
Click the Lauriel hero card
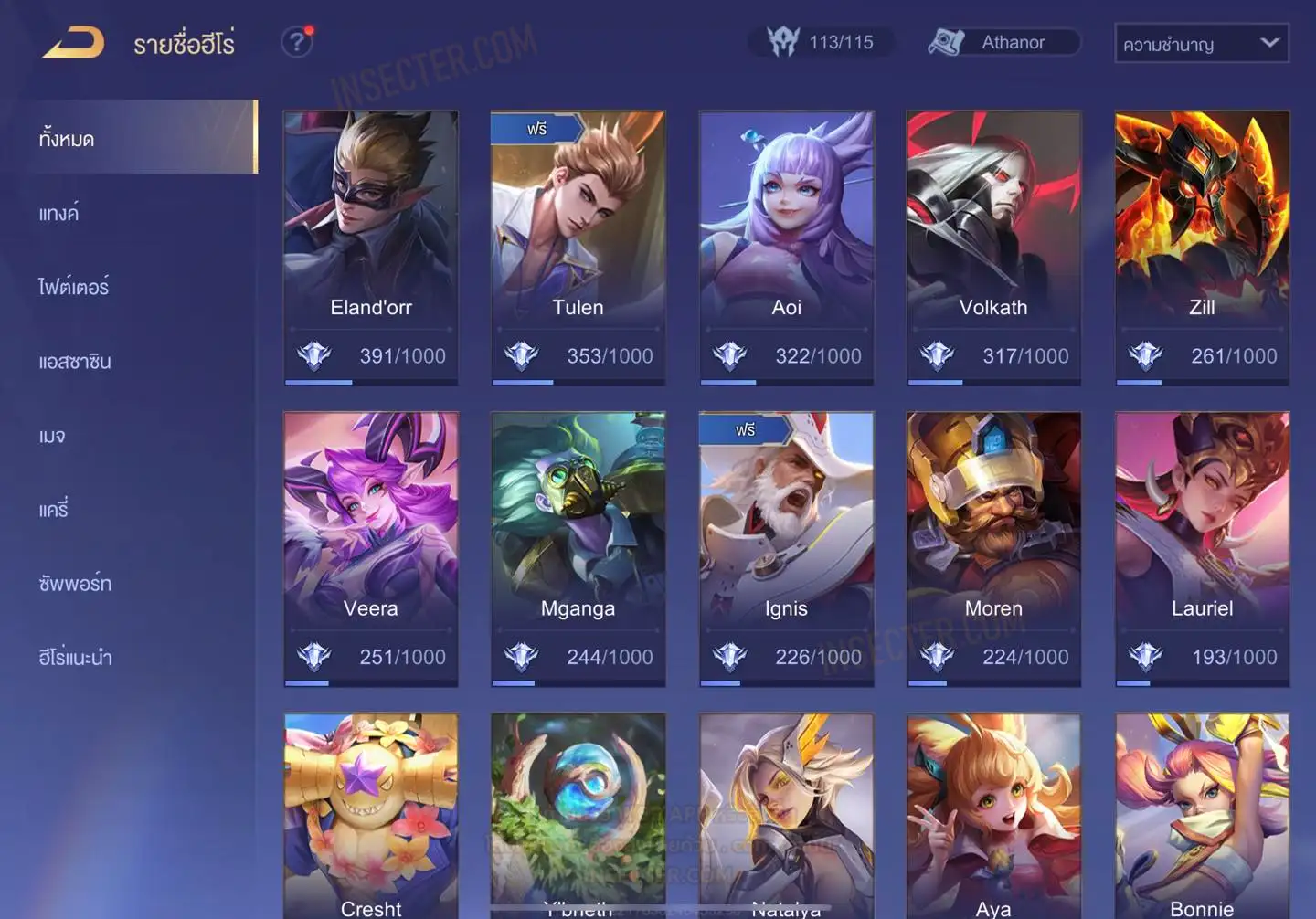click(x=1202, y=548)
